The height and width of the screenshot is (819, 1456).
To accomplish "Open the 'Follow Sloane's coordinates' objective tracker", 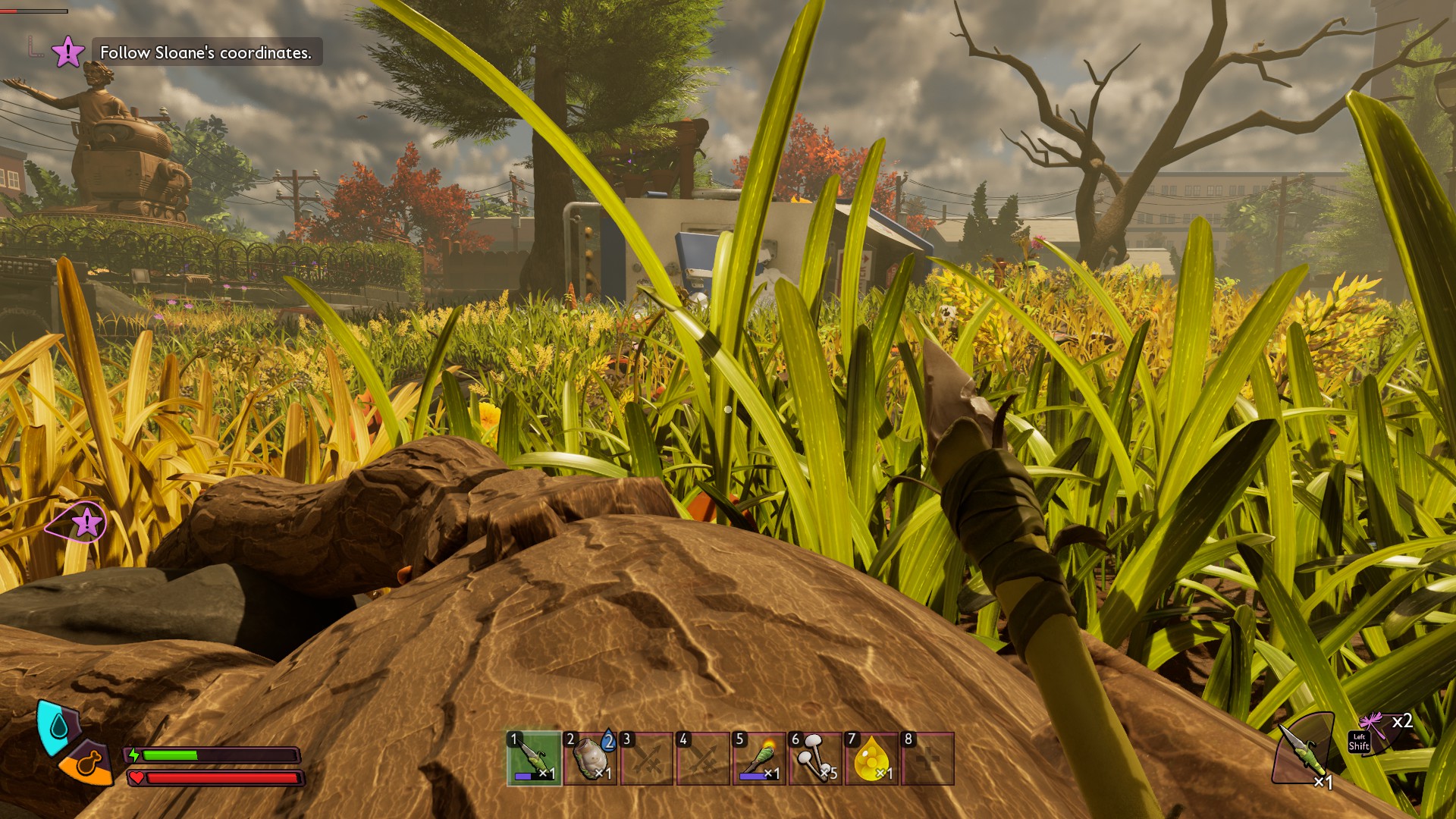I will [206, 52].
